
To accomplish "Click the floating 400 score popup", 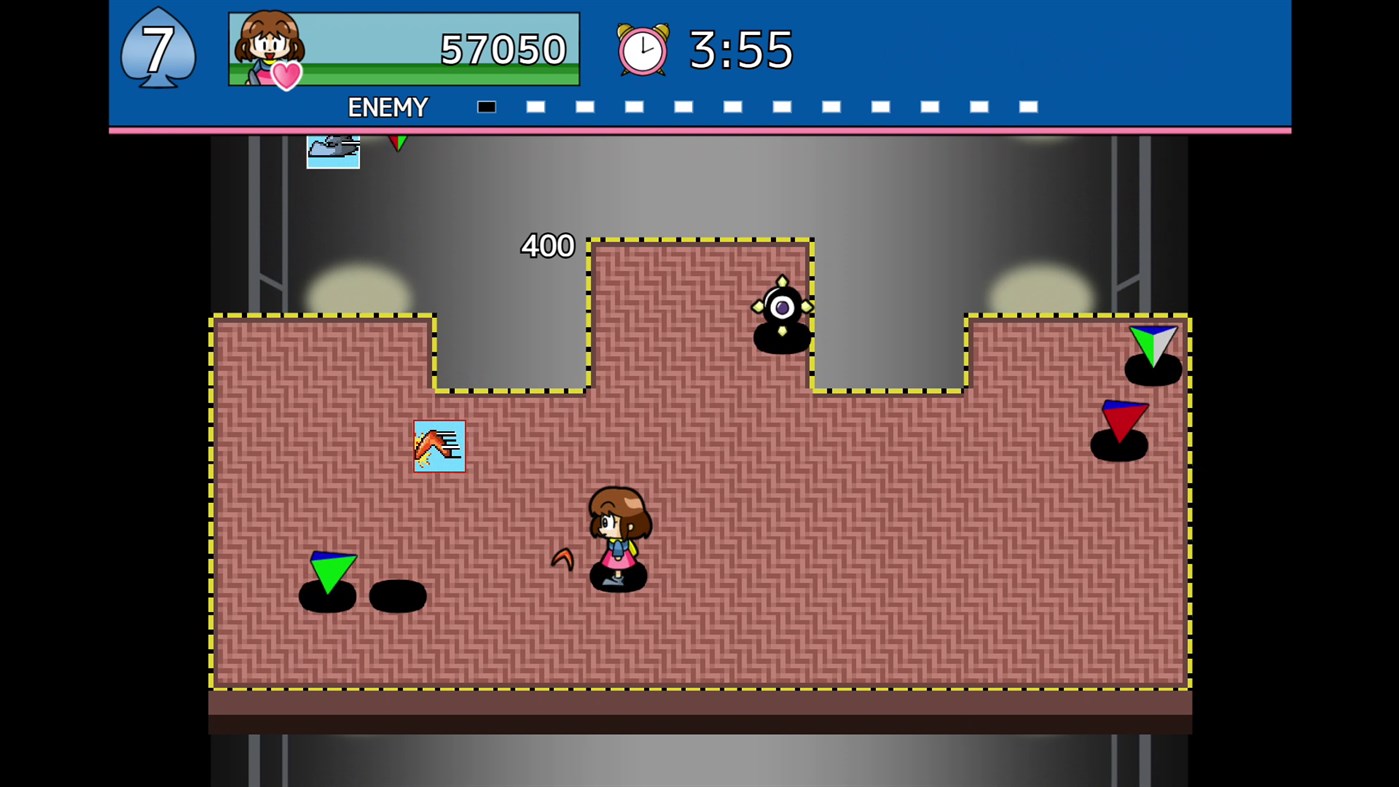I will (x=547, y=246).
